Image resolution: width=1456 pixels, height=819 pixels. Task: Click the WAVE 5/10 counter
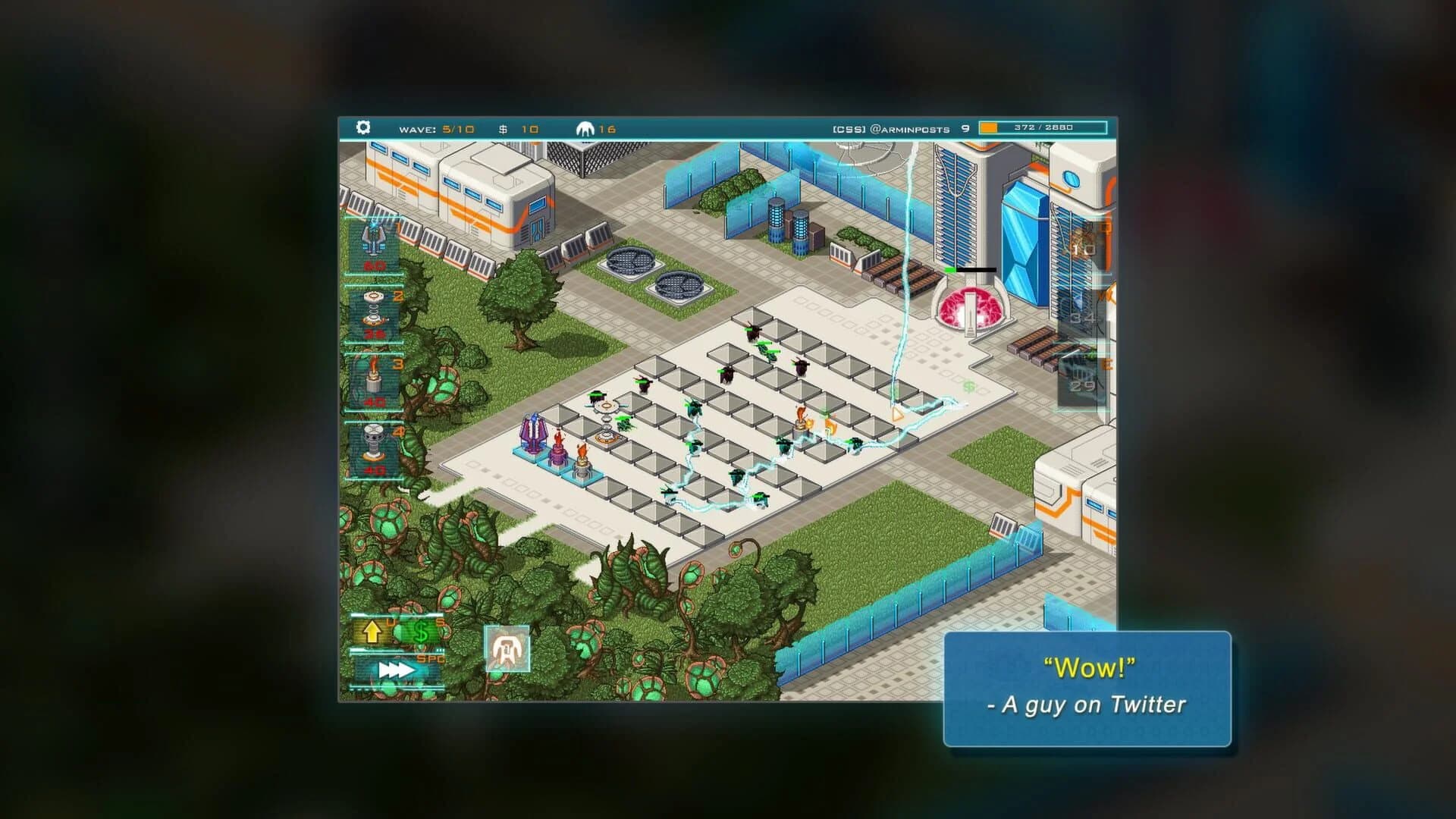[x=438, y=128]
